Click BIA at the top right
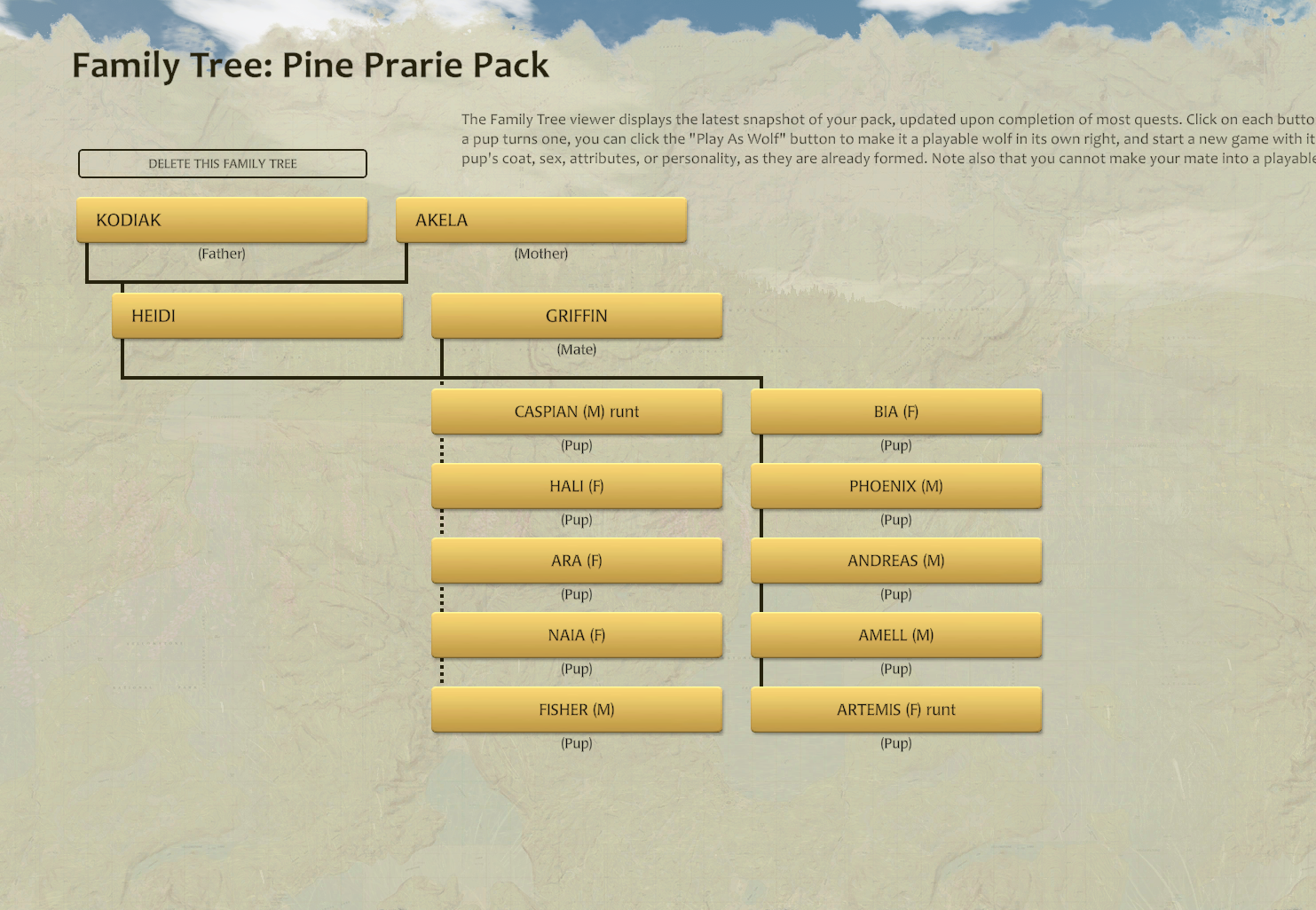 coord(896,411)
